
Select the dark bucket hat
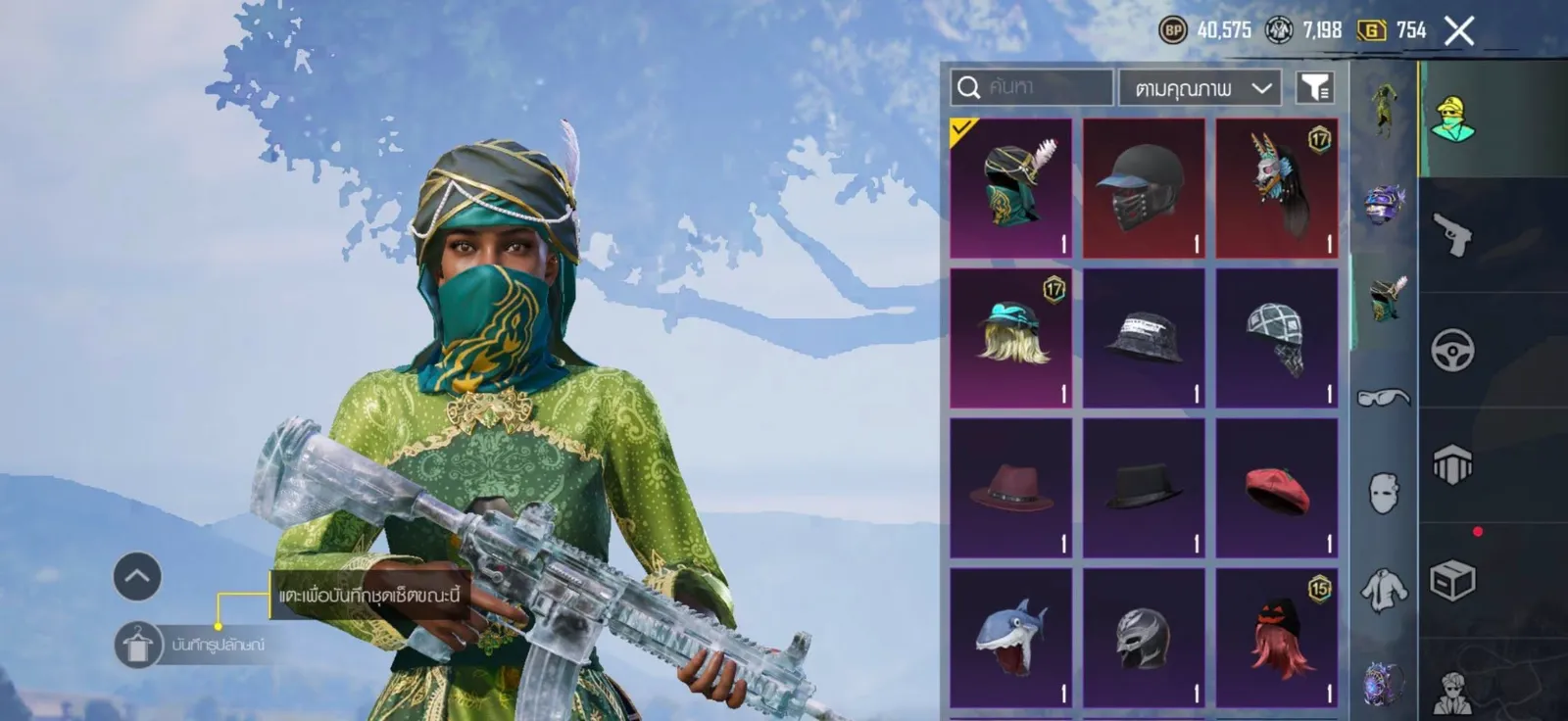point(1144,338)
